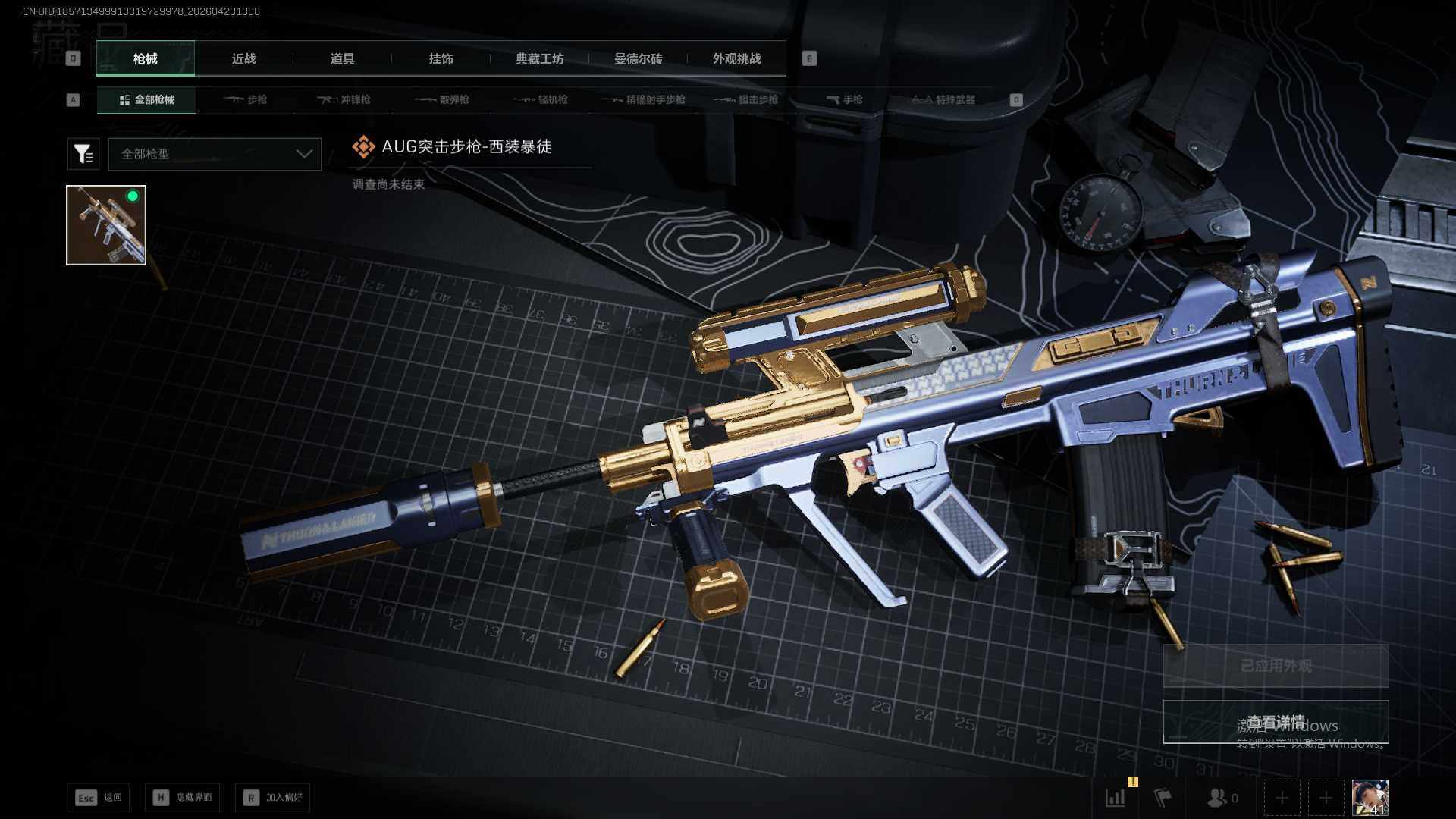Viewport: 1456px width, 819px height.
Task: Filter by 霰弹枪 (shotguns) category
Action: pyautogui.click(x=443, y=99)
